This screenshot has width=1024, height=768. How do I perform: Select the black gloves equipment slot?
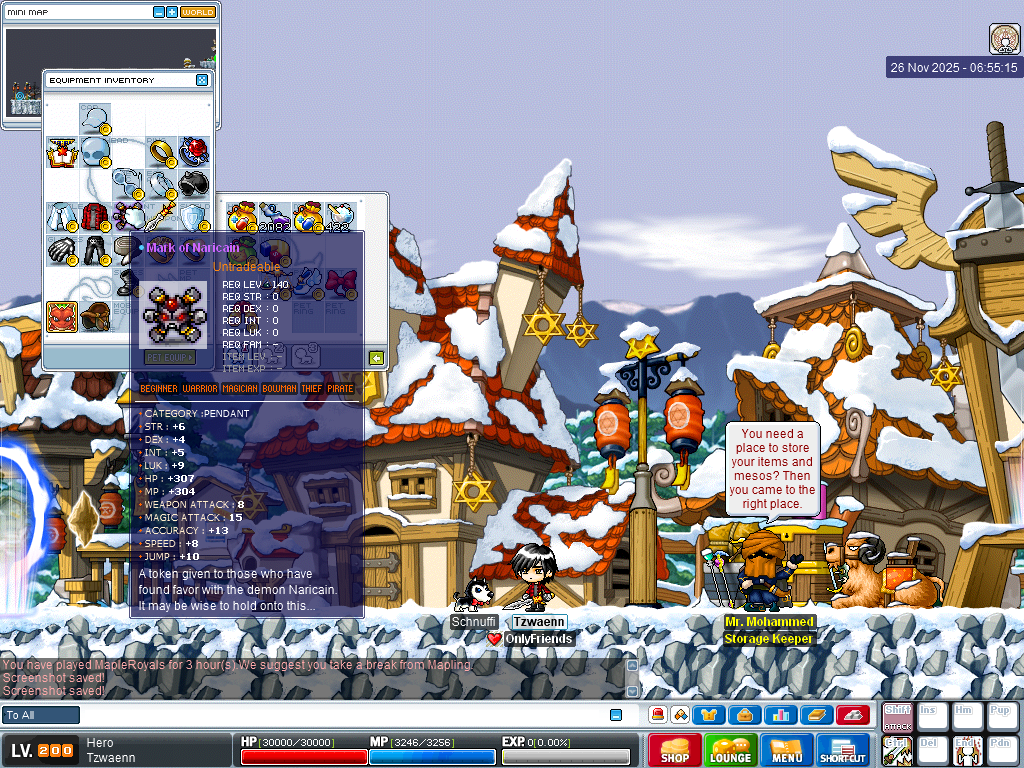(x=62, y=250)
